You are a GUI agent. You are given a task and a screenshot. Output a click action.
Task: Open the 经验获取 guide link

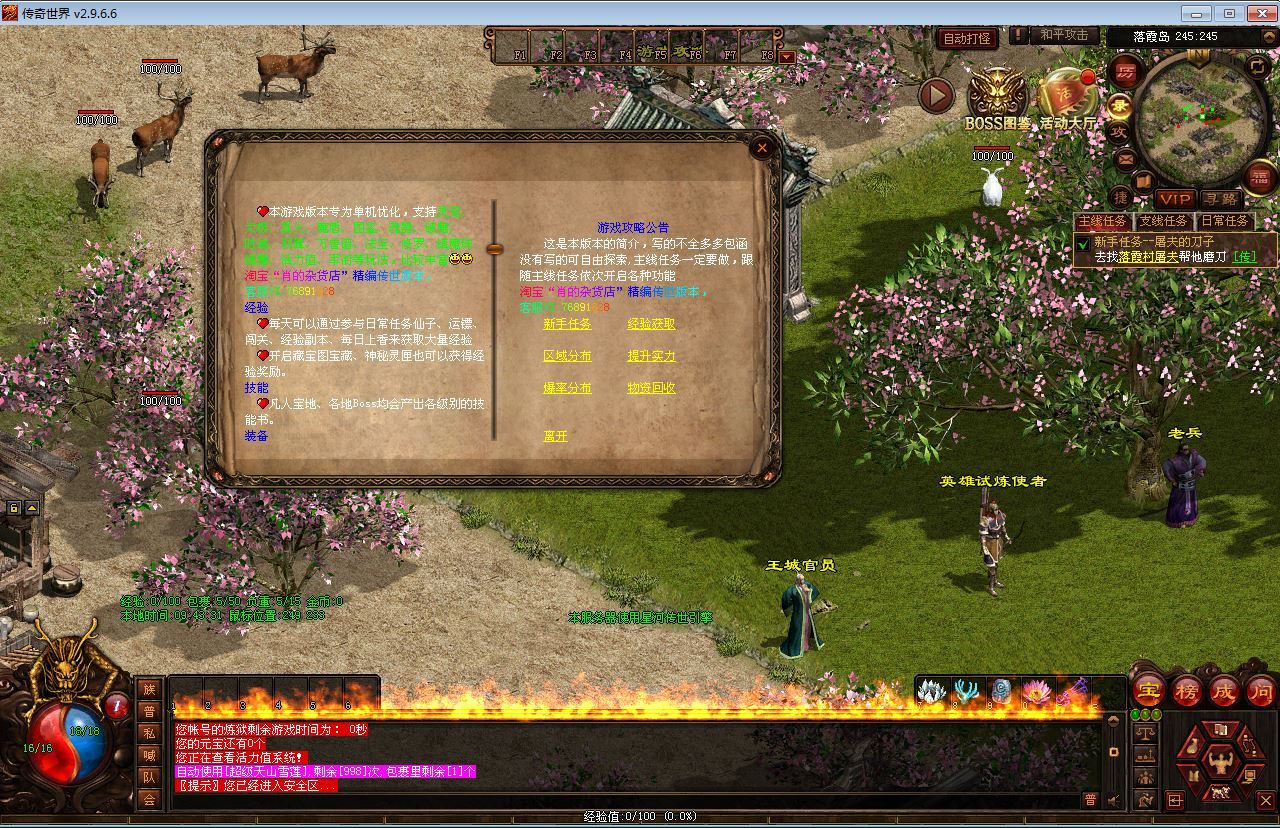[x=651, y=324]
